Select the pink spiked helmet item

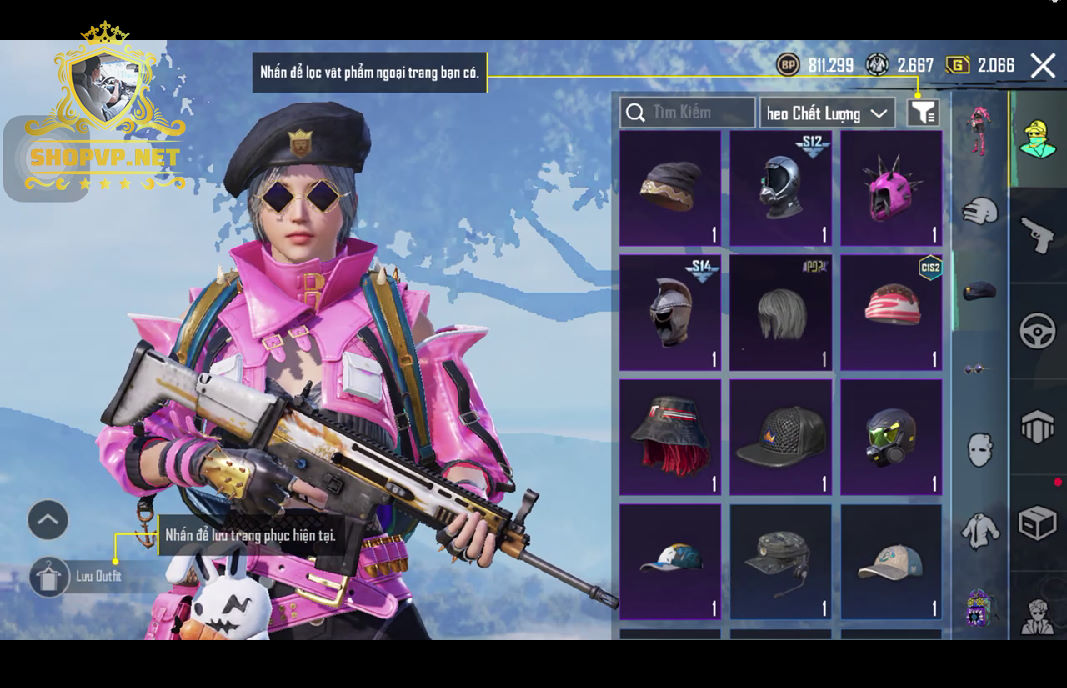pyautogui.click(x=891, y=188)
